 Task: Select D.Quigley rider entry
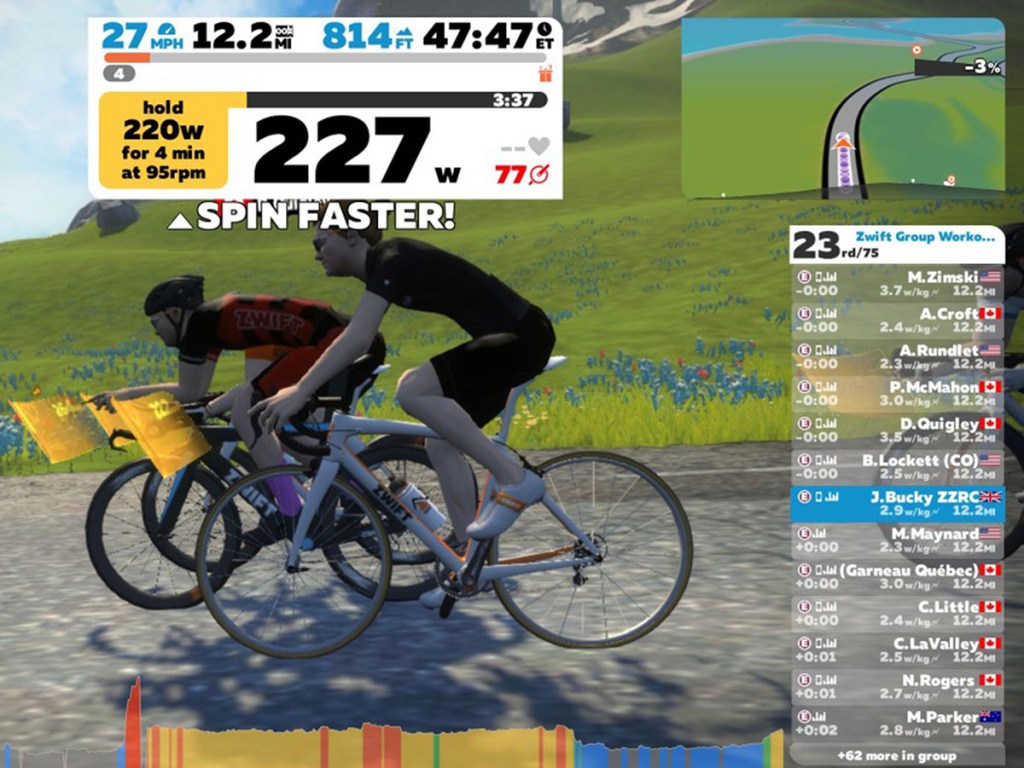[x=897, y=430]
